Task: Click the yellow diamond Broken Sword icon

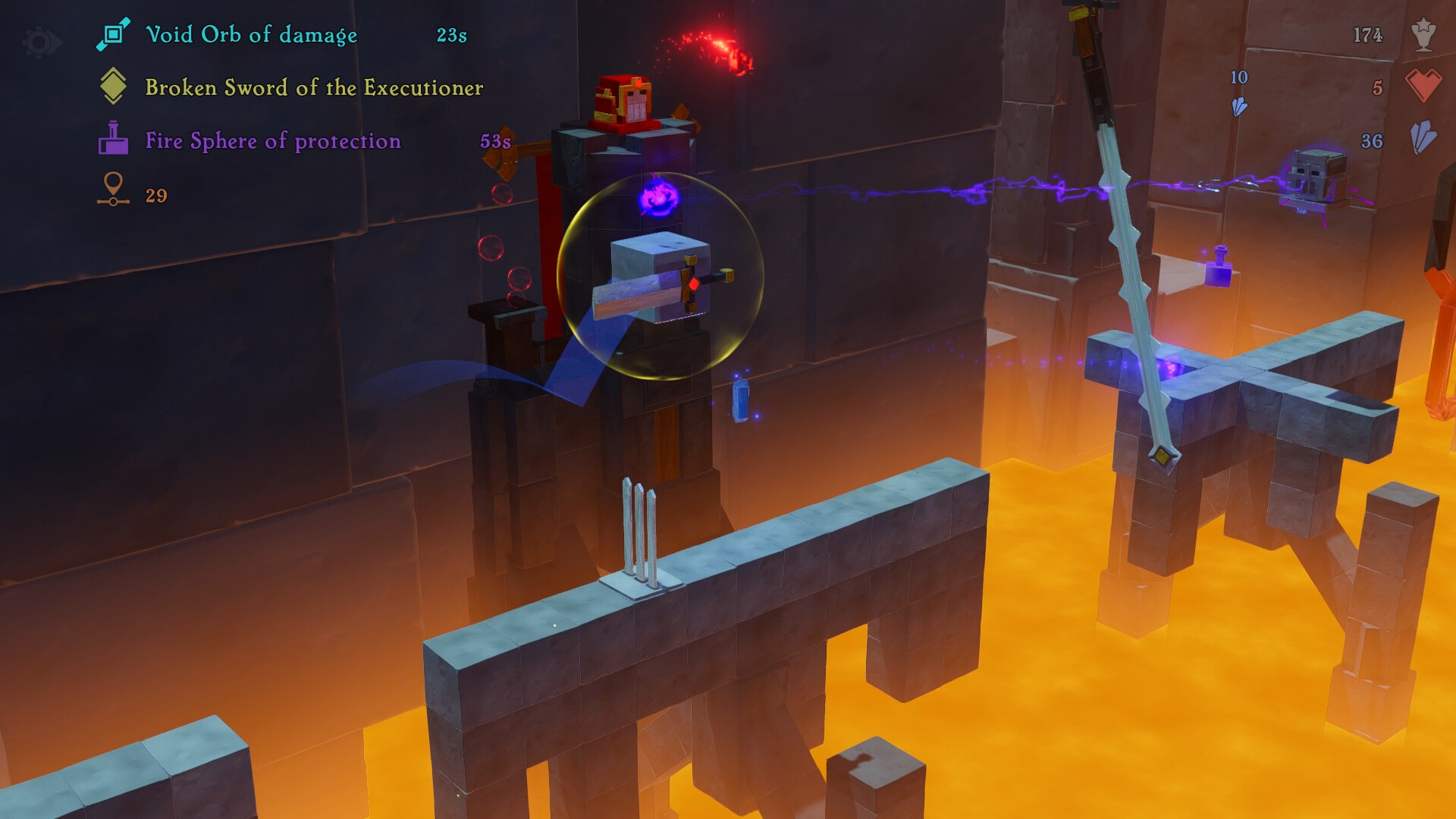Action: point(114,88)
